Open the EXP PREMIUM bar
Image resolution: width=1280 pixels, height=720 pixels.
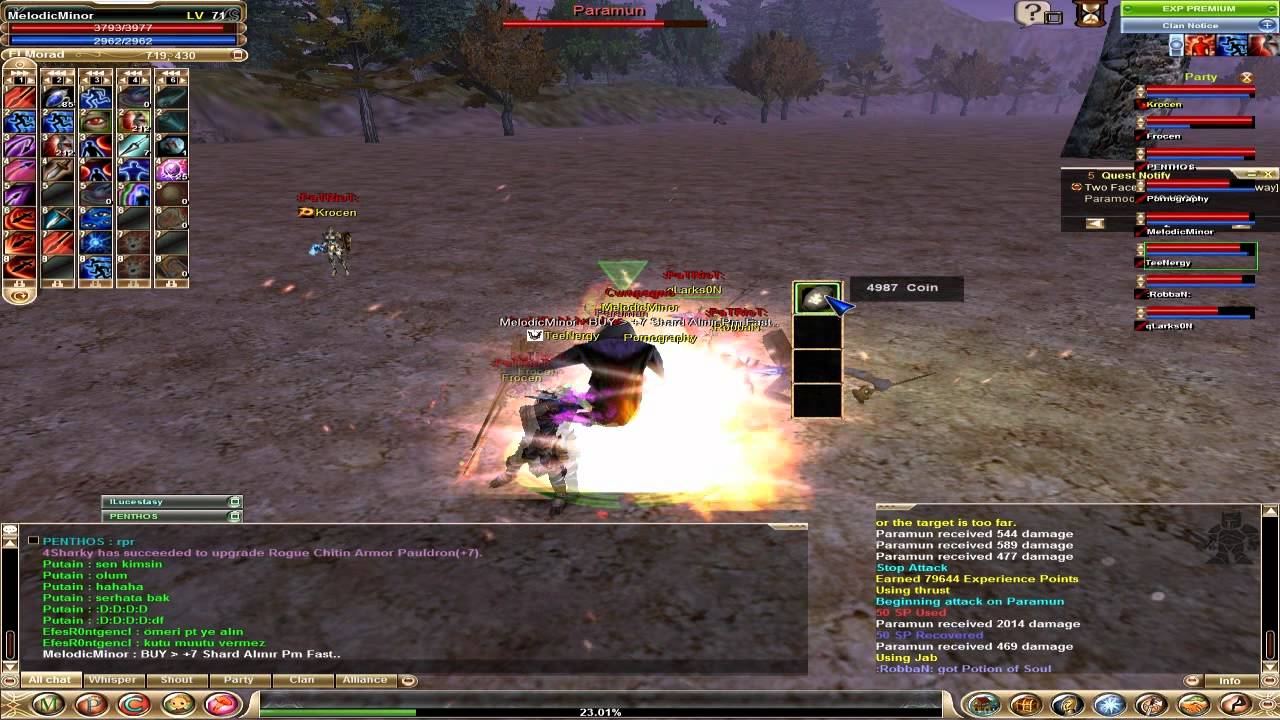tap(1198, 9)
